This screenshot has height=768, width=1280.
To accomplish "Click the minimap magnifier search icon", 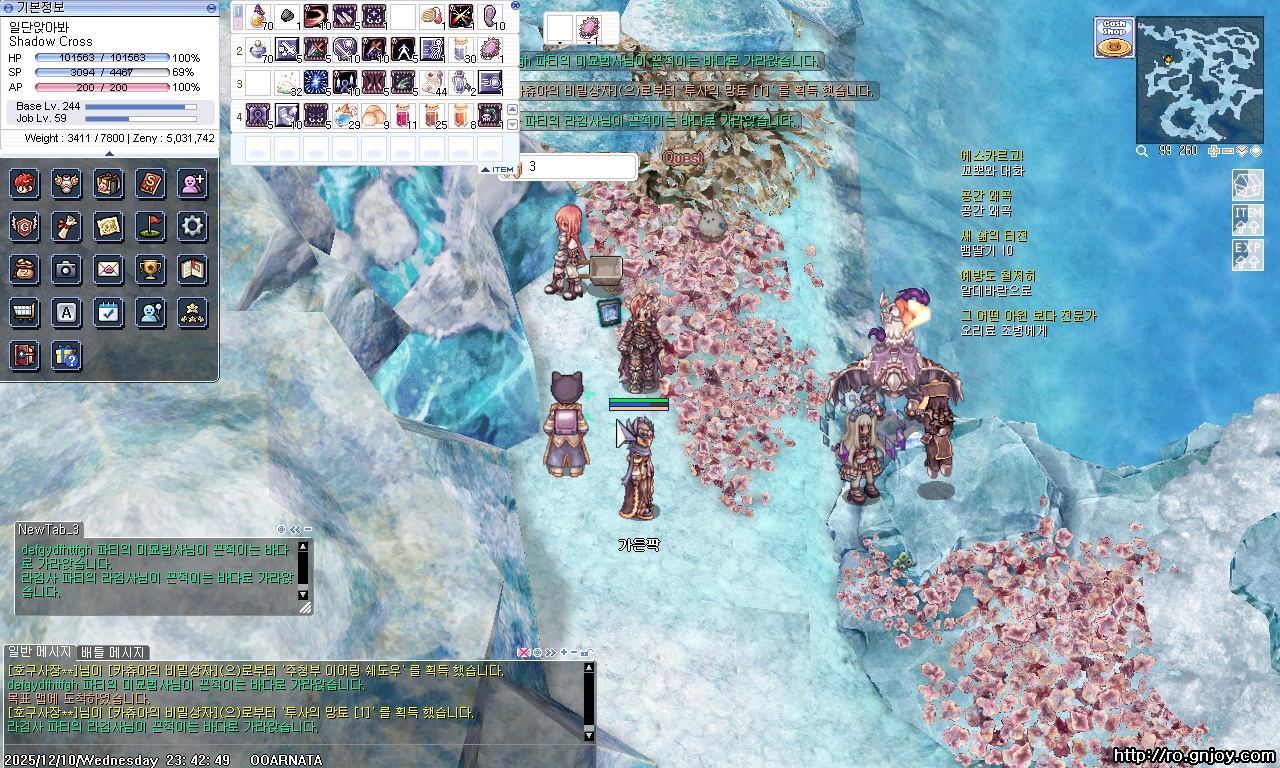I will coord(1142,151).
